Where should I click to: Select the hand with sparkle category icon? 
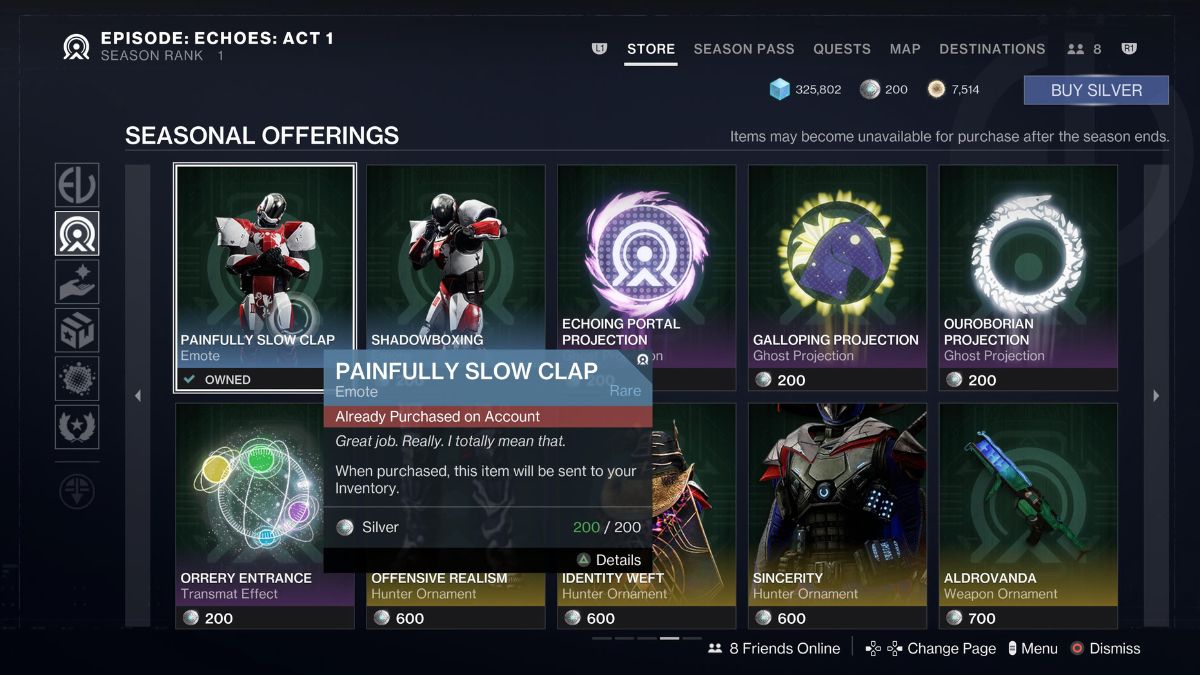click(x=77, y=282)
